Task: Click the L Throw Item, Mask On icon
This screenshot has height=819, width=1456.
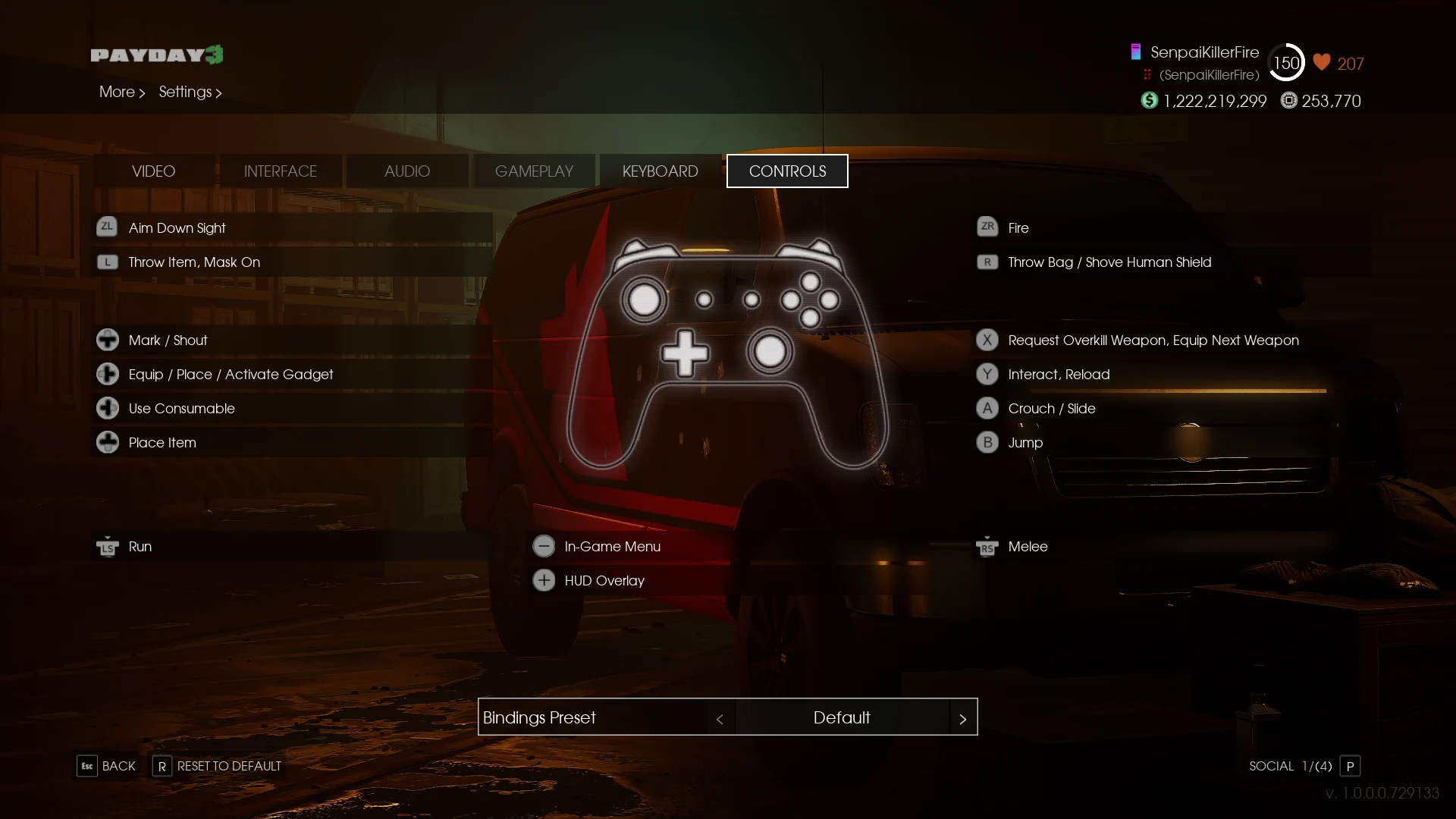Action: 107,262
